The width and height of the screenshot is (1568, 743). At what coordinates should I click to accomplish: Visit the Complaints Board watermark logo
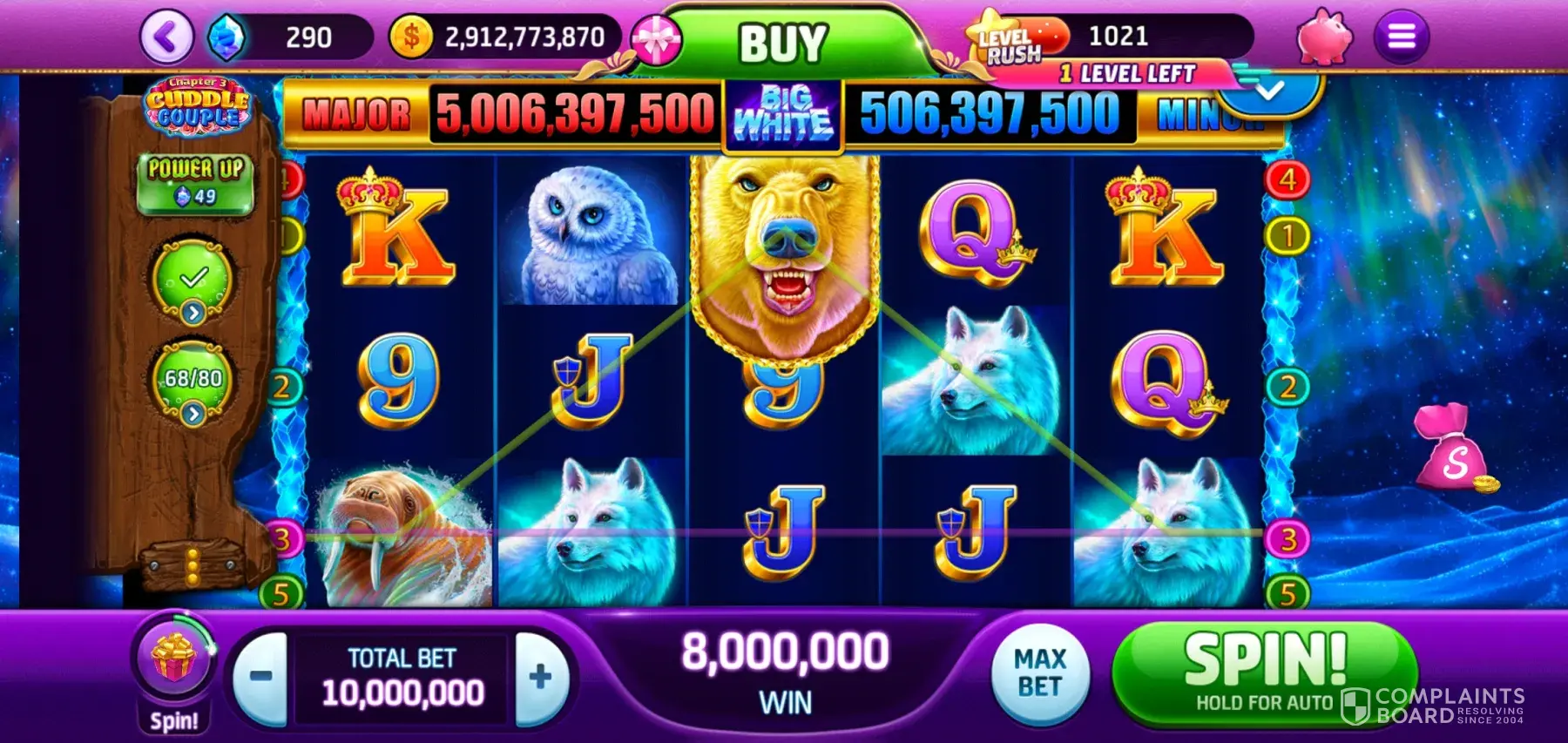tap(1433, 706)
